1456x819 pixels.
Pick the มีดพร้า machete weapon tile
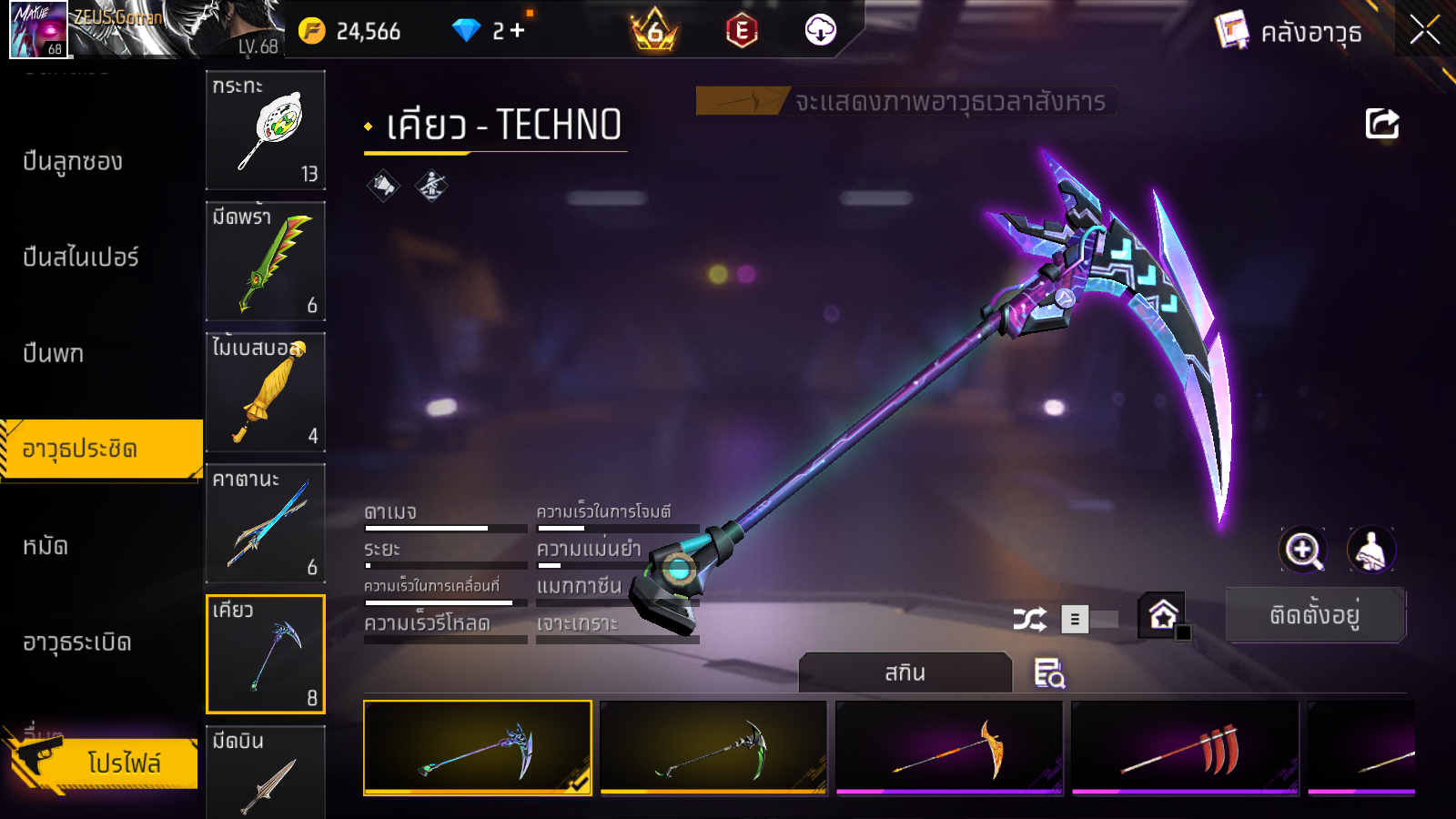pyautogui.click(x=266, y=261)
